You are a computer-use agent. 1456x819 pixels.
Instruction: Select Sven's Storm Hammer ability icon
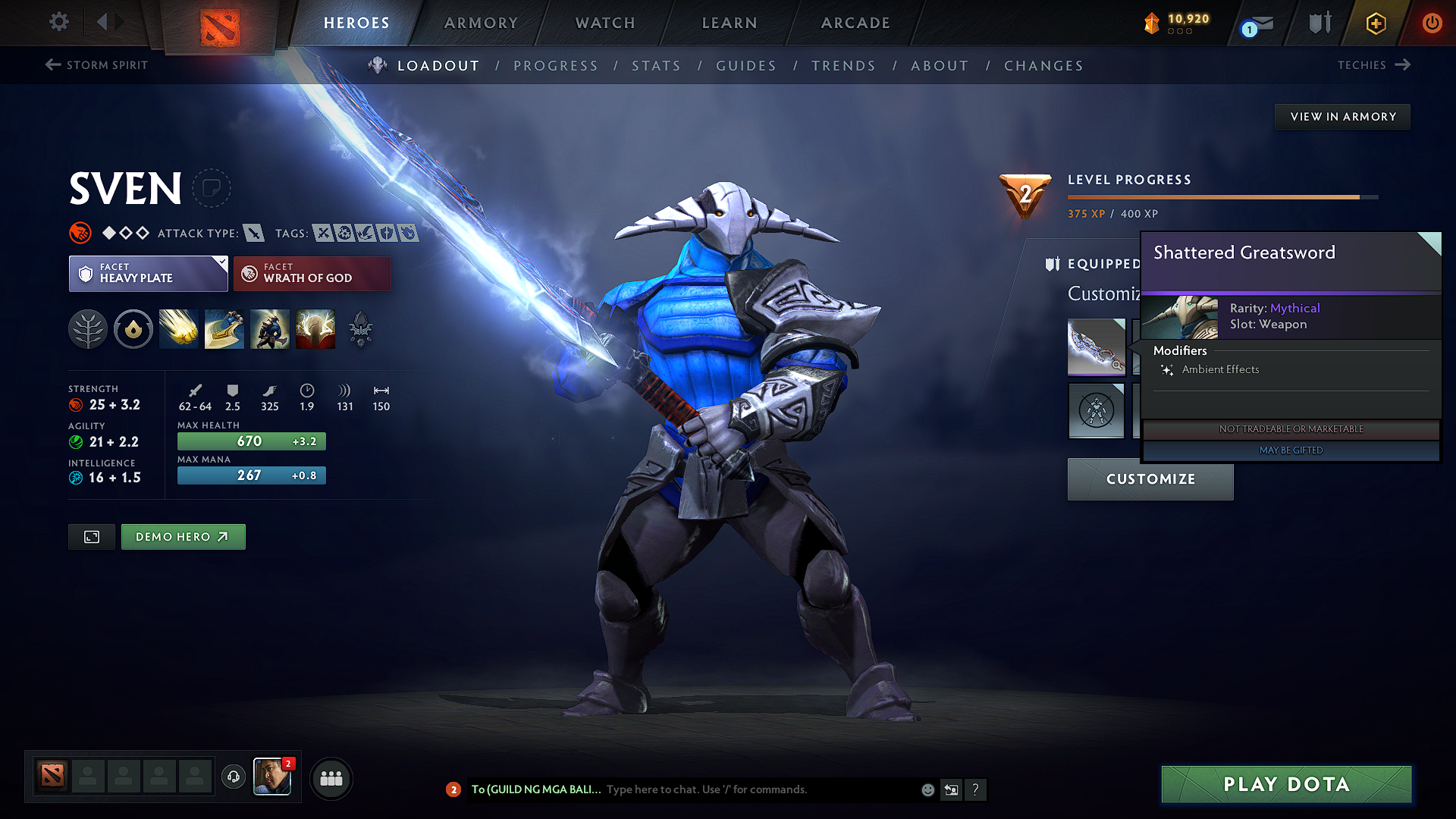tap(178, 328)
